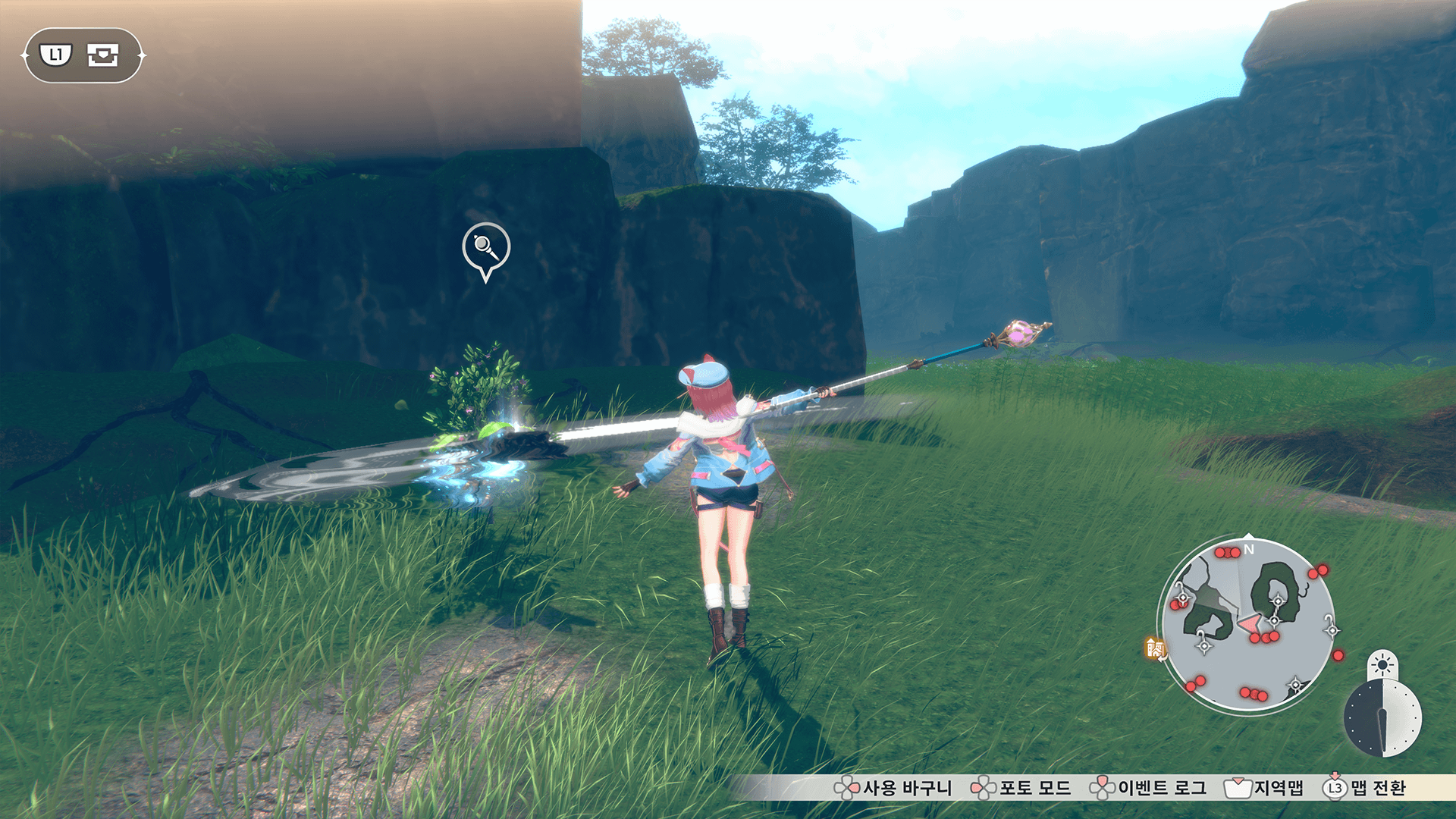Click the circular minimap
This screenshot has width=1456, height=819.
click(x=1248, y=624)
